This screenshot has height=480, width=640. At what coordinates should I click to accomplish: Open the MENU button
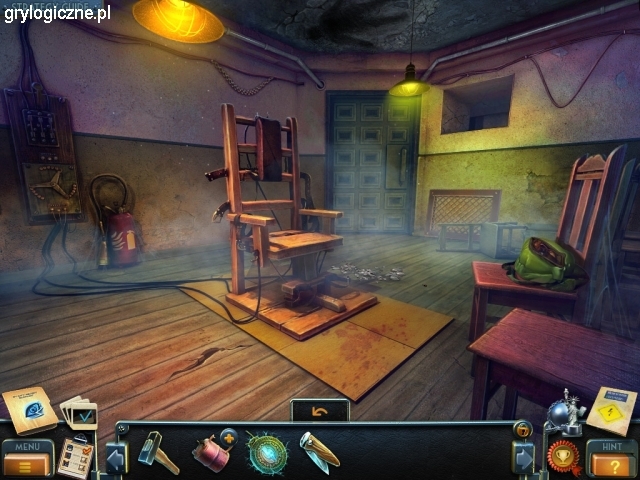pyautogui.click(x=26, y=457)
